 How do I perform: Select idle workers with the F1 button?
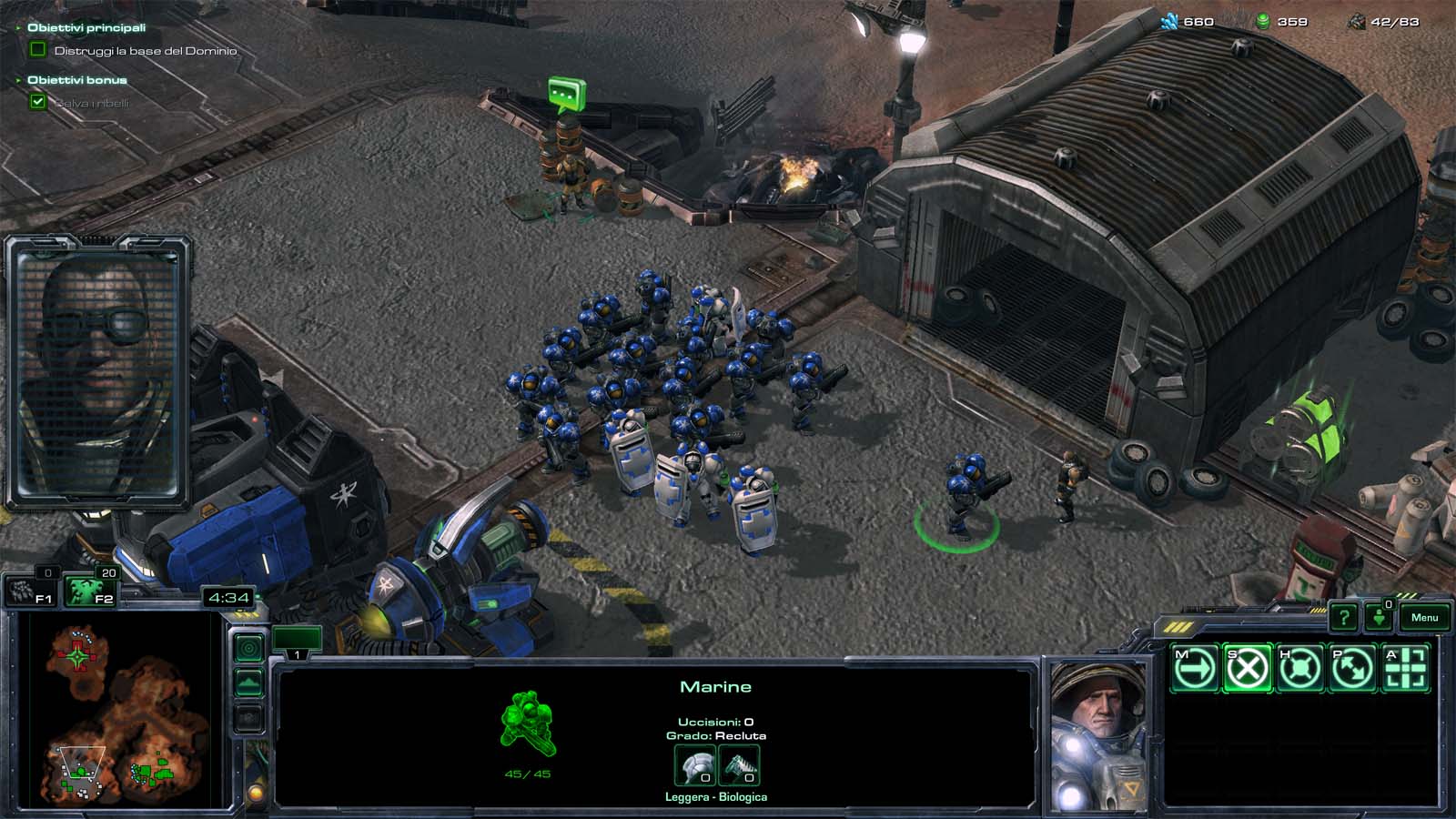click(31, 591)
